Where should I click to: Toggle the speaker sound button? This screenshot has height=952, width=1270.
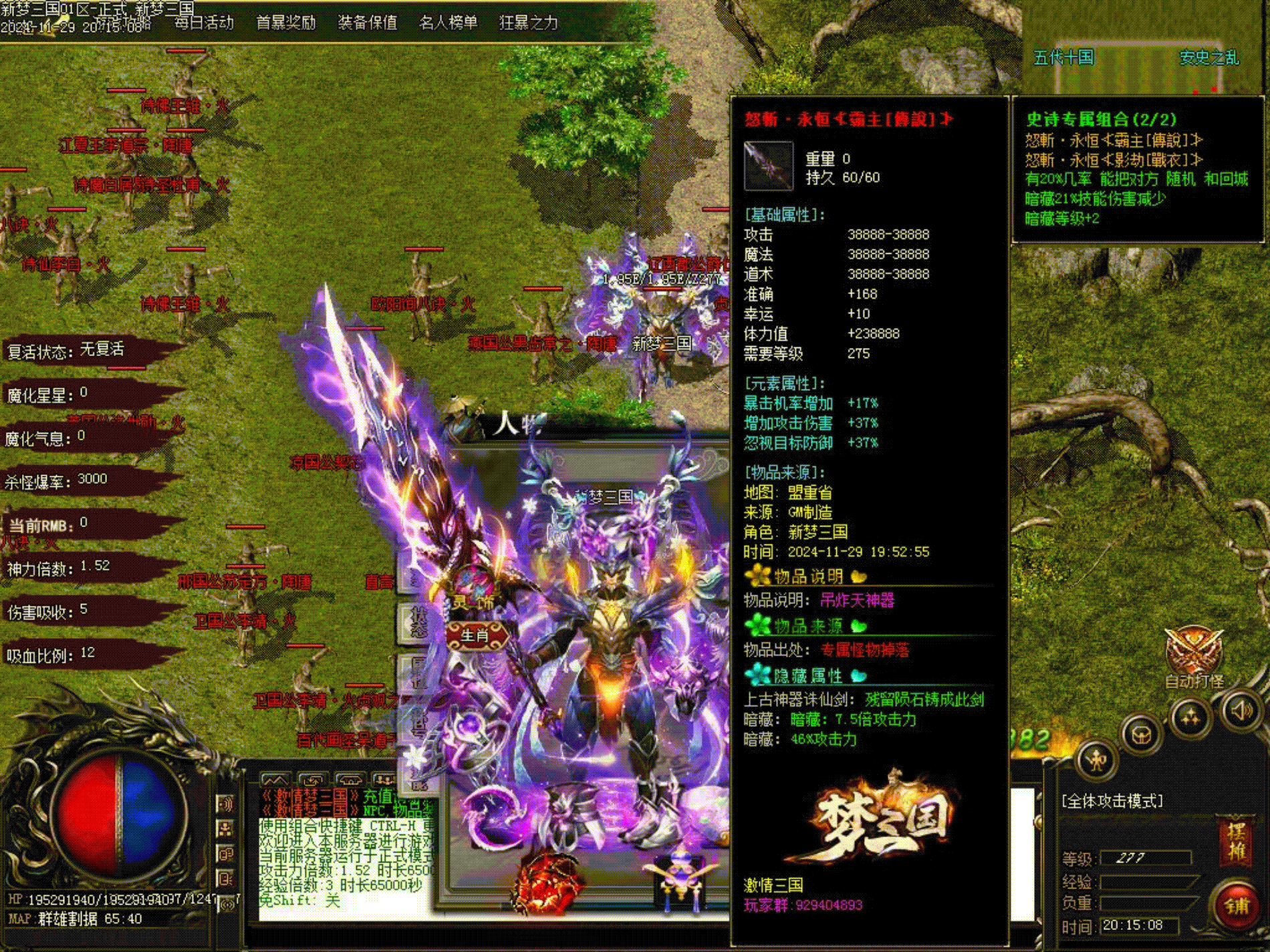(1241, 711)
